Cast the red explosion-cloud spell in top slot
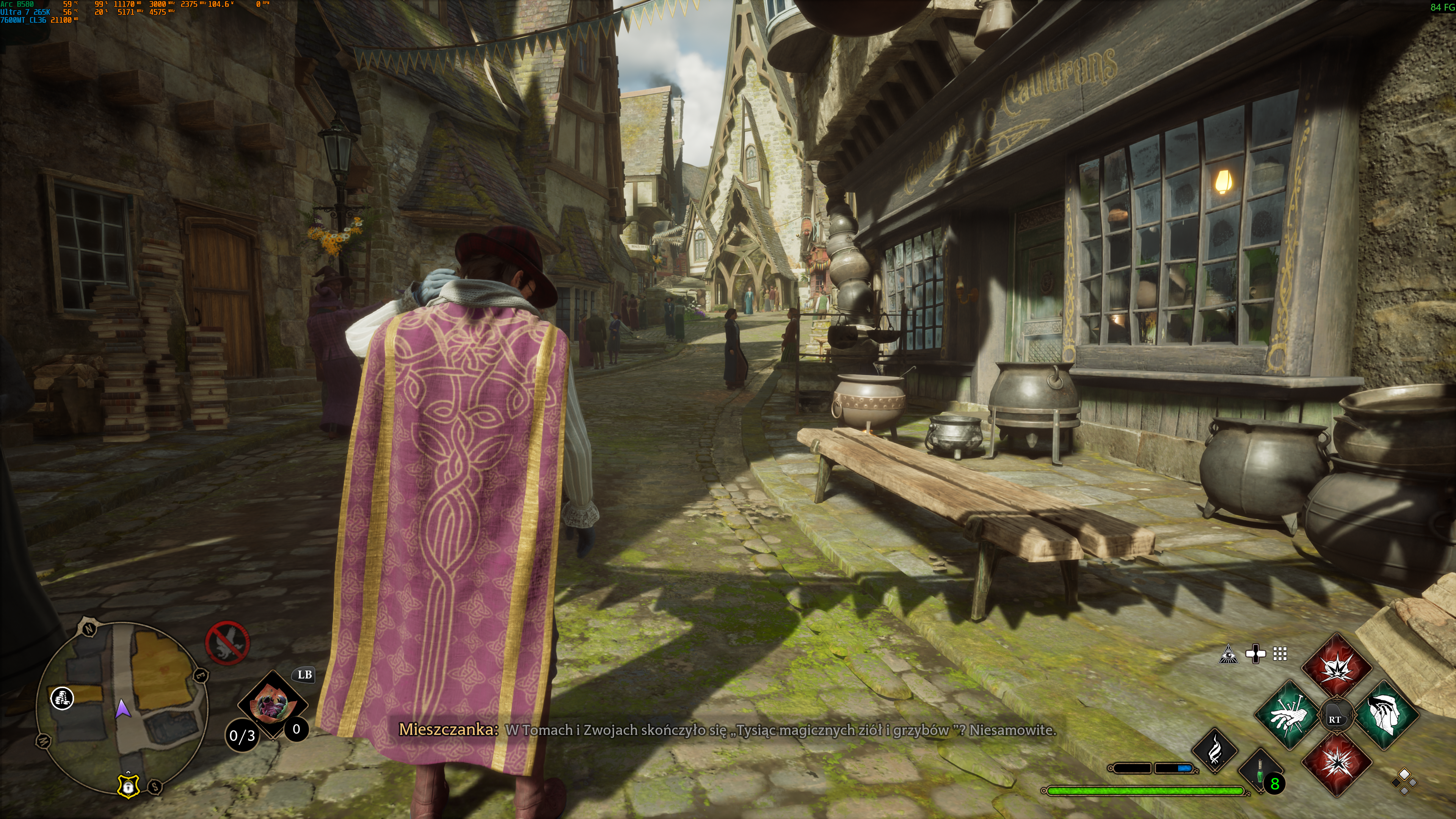1456x819 pixels. click(x=1337, y=667)
